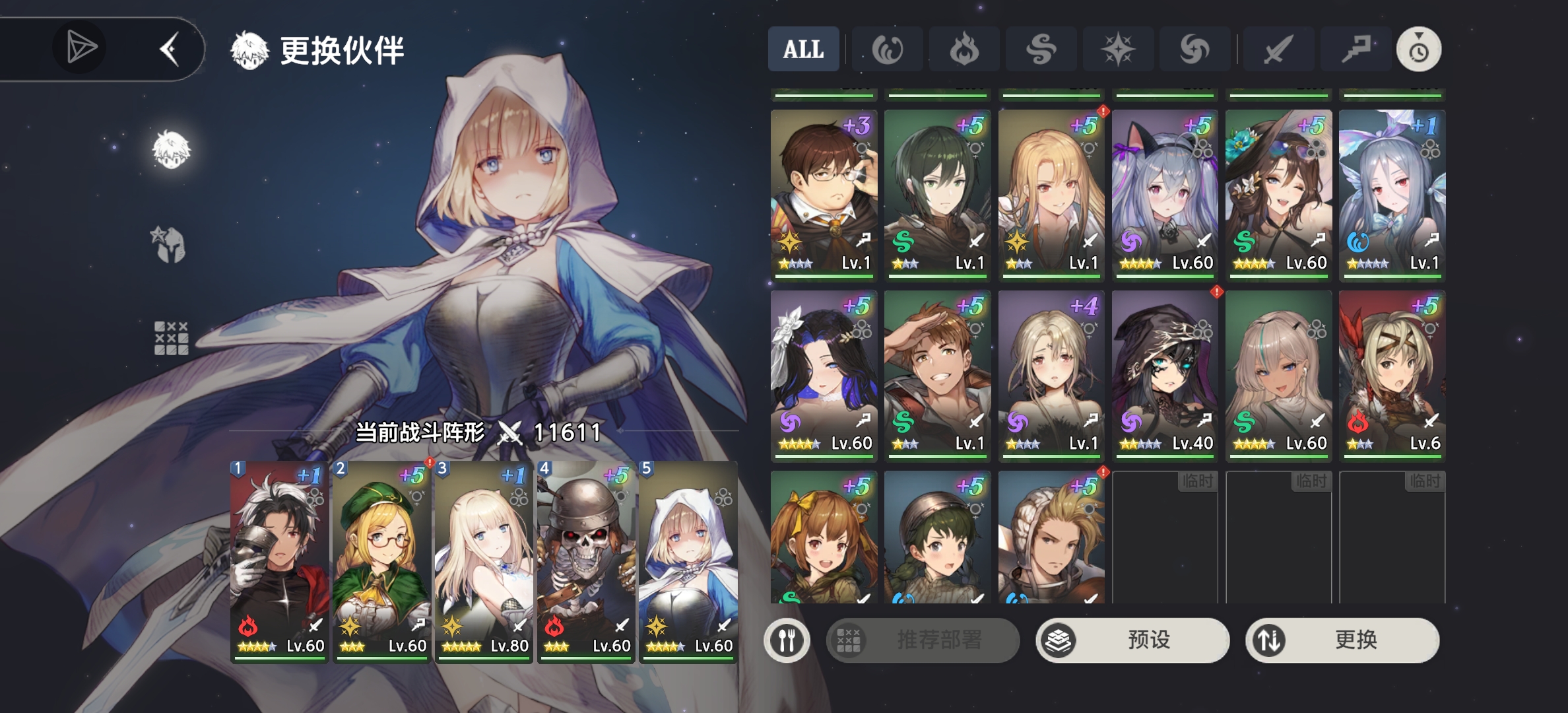Open the helmet equipment side icon
The width and height of the screenshot is (1568, 713).
point(170,245)
